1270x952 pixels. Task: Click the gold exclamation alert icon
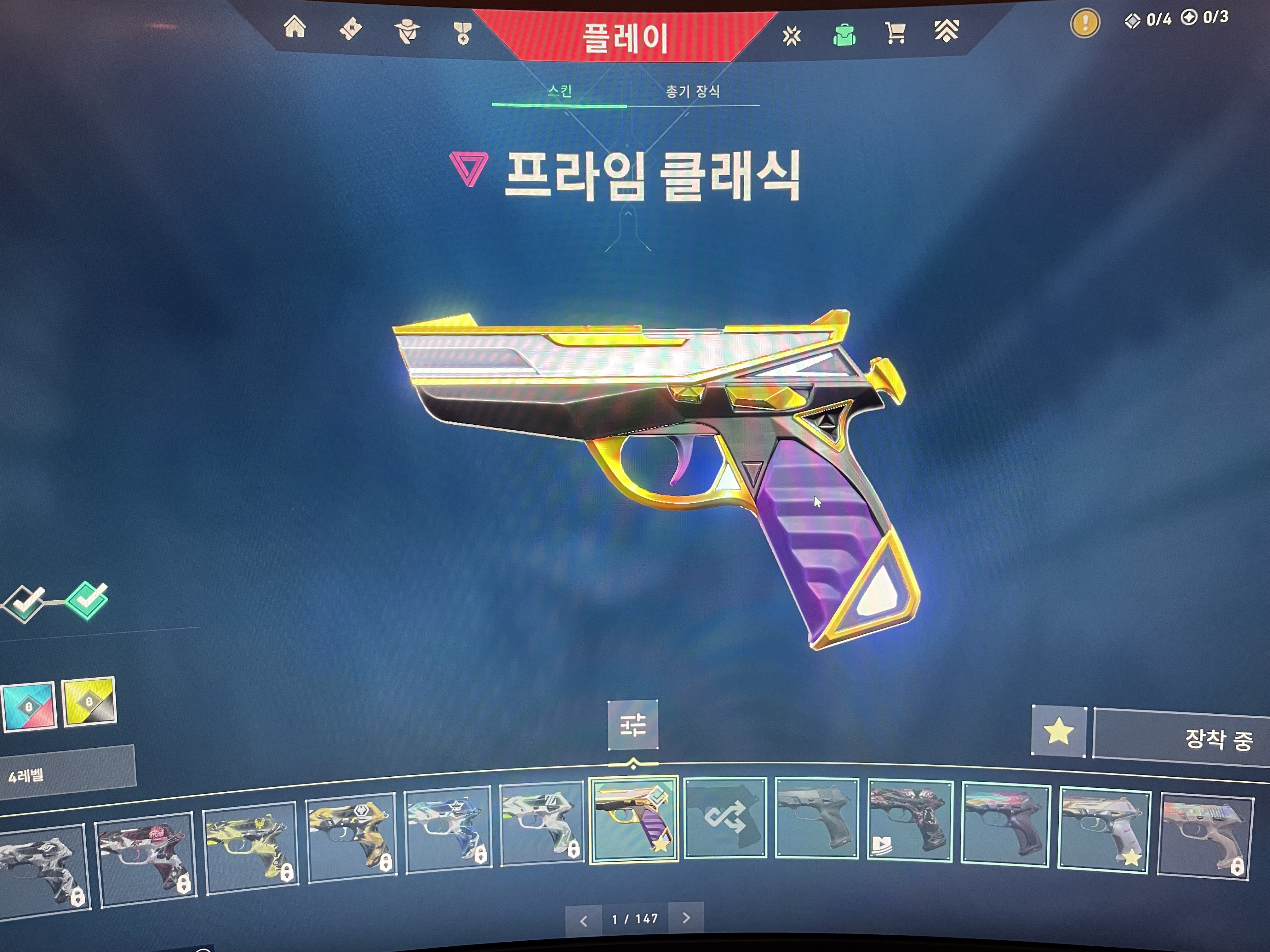click(1084, 24)
